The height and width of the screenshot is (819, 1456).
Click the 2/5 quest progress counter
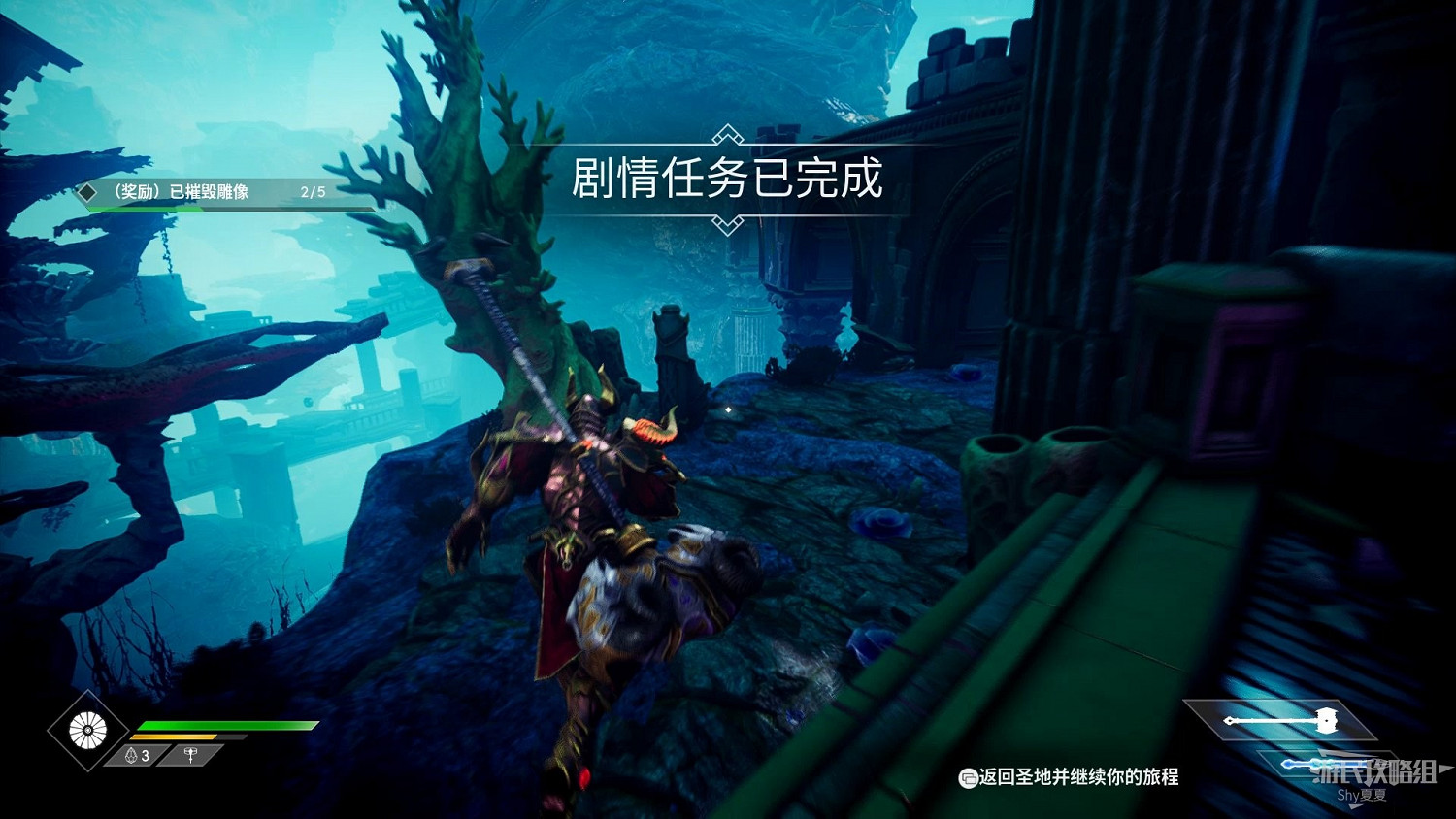point(313,191)
